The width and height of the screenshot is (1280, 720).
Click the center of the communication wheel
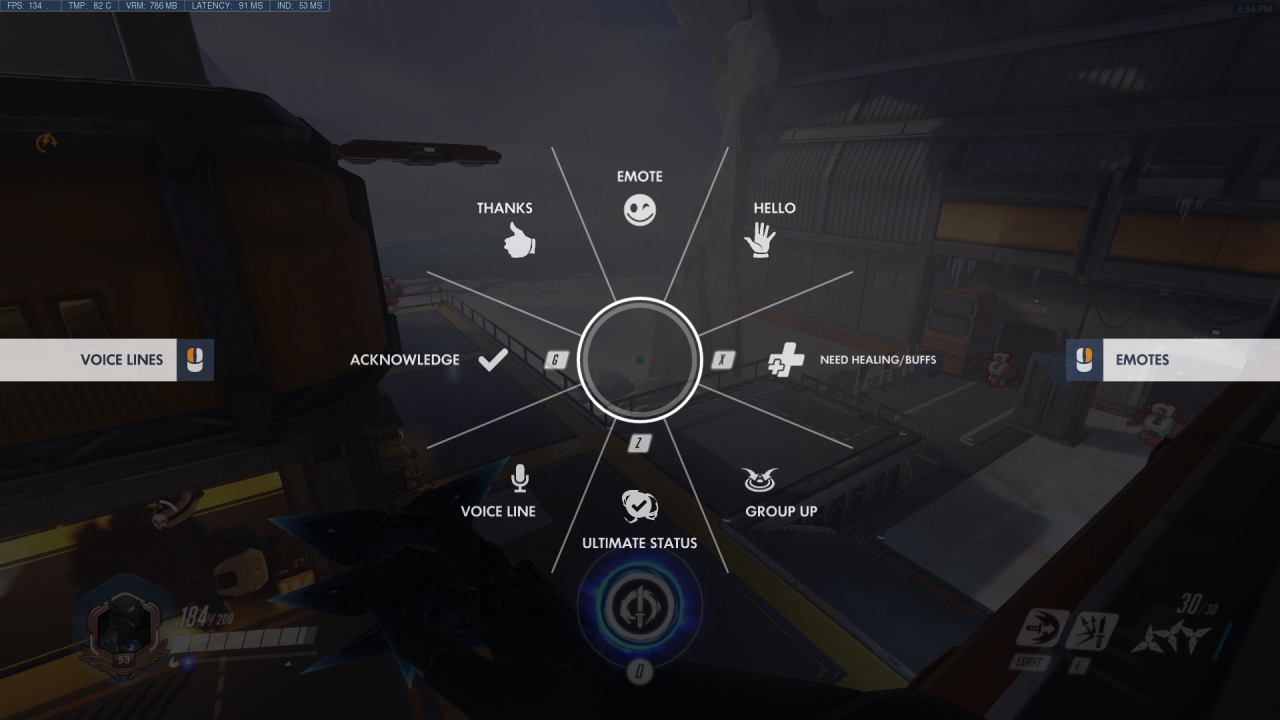(640, 360)
